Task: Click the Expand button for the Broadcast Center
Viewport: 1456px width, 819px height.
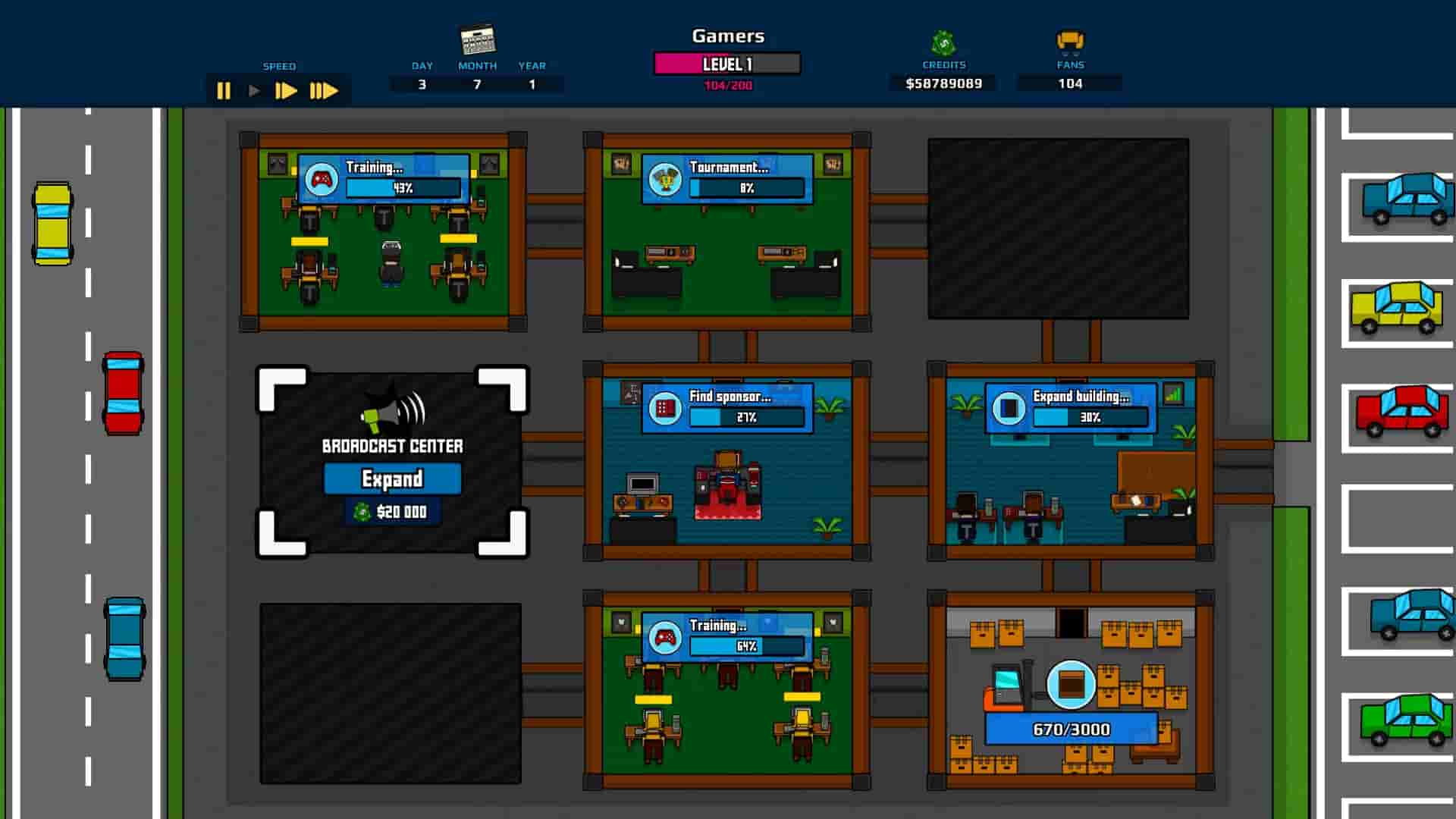Action: [392, 479]
